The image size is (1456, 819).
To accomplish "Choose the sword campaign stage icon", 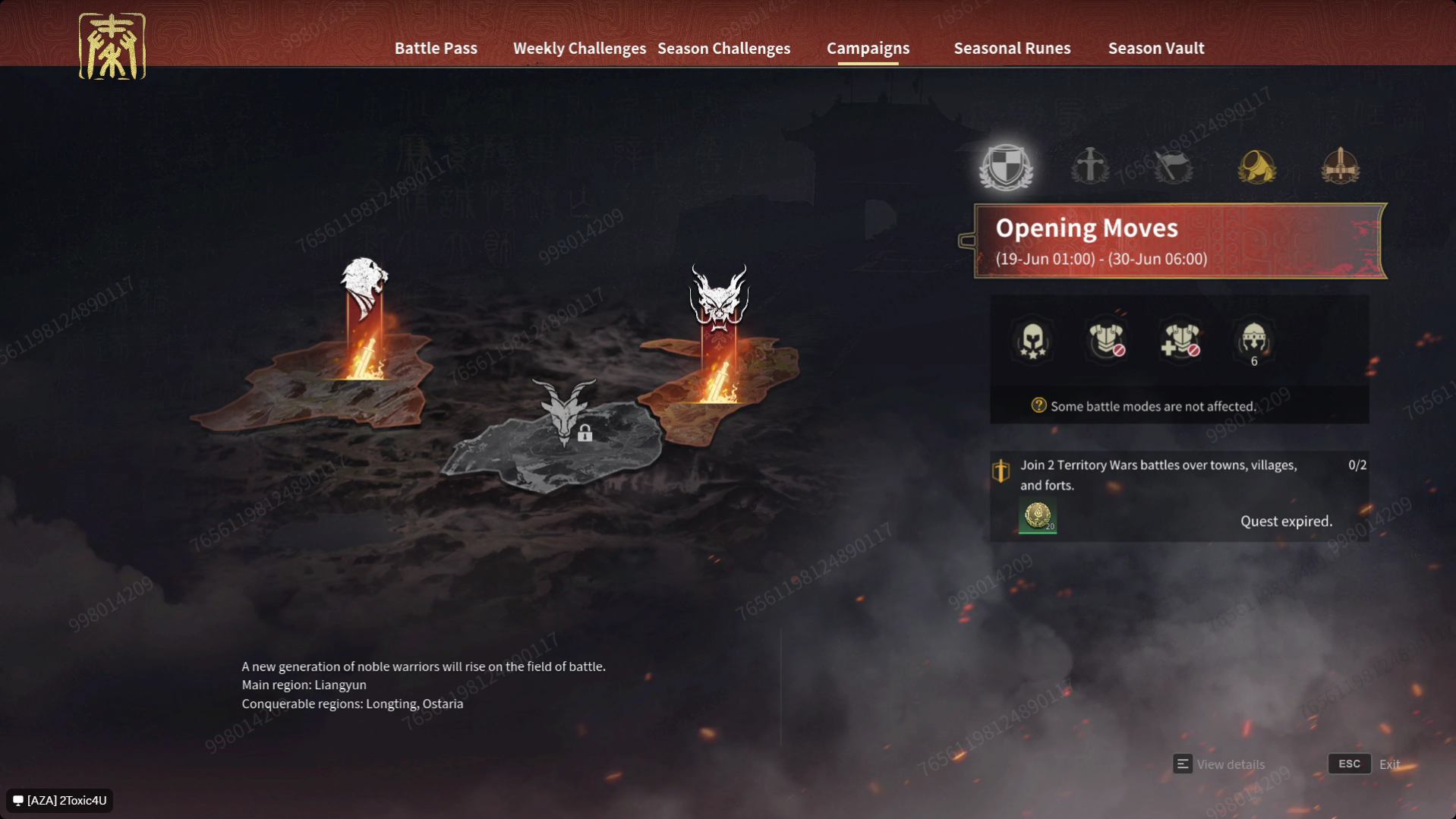I will [1089, 166].
